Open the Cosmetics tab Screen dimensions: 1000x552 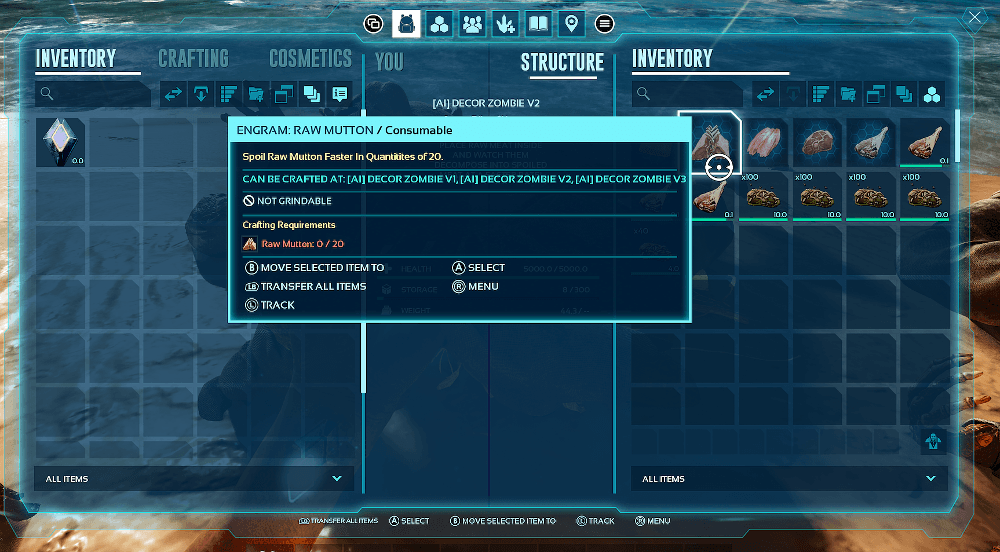(310, 59)
